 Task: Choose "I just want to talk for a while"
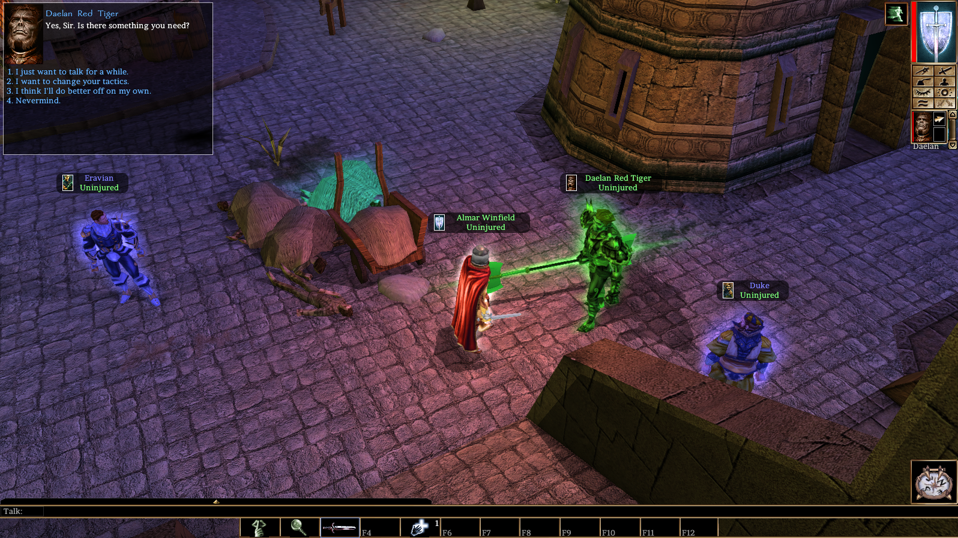[x=70, y=72]
